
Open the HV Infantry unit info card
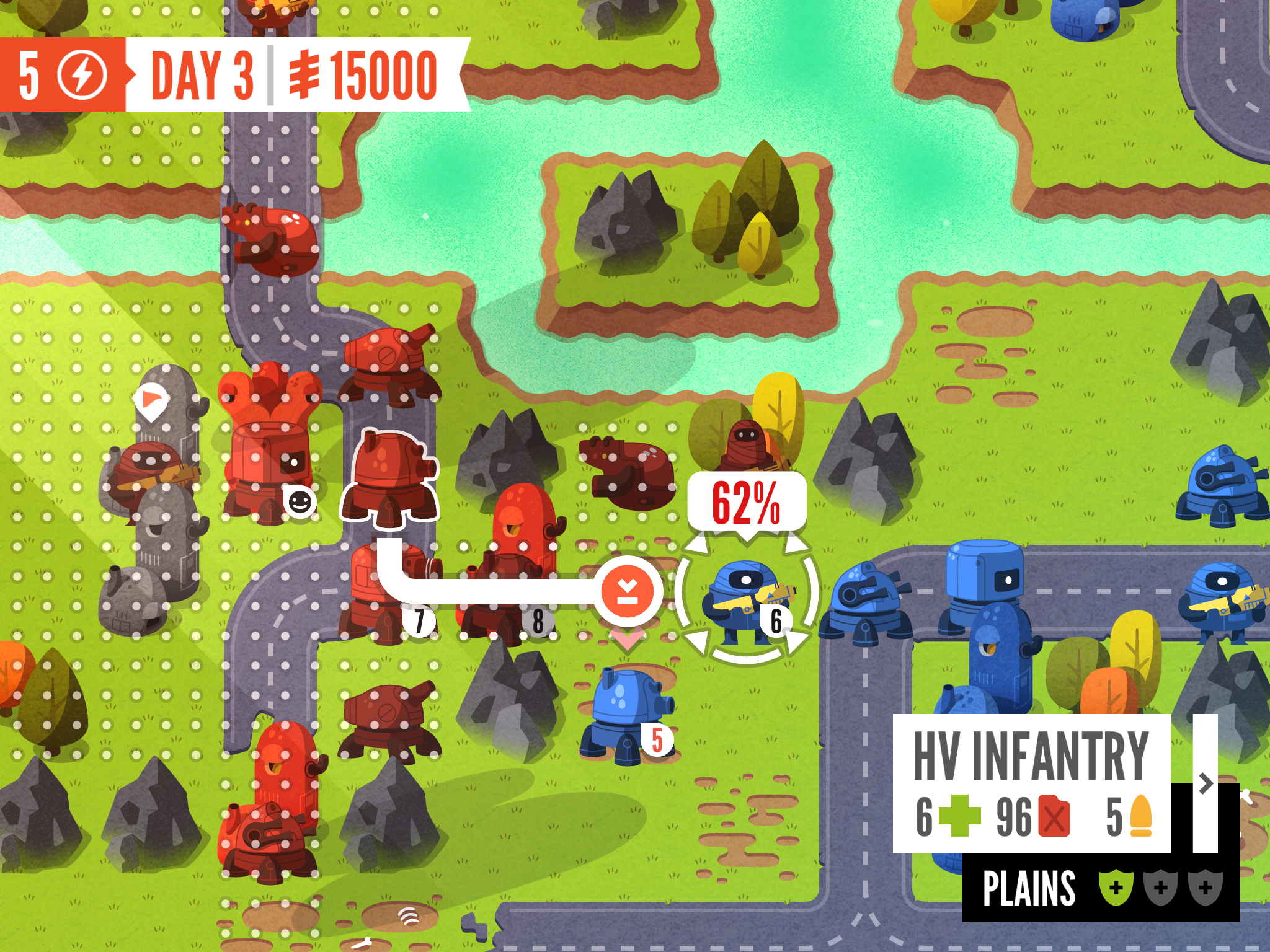[x=1031, y=783]
